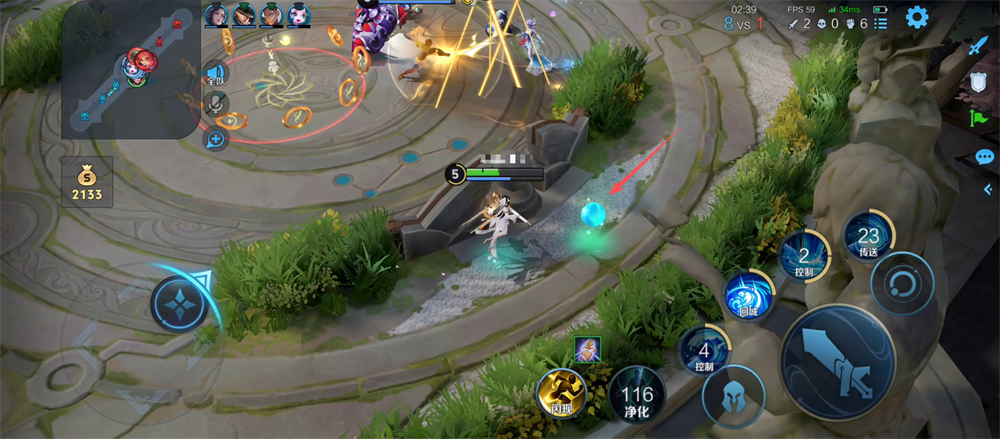Open the scoreboard list icon
This screenshot has width=1000, height=439.
(x=880, y=22)
